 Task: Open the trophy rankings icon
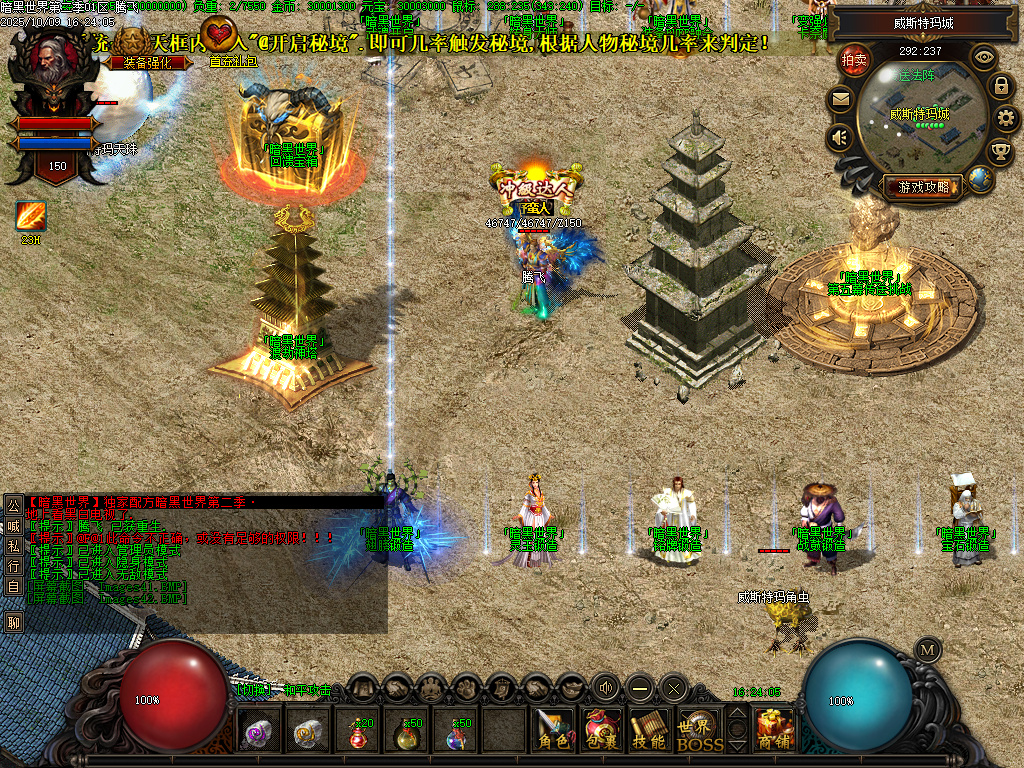click(x=999, y=151)
